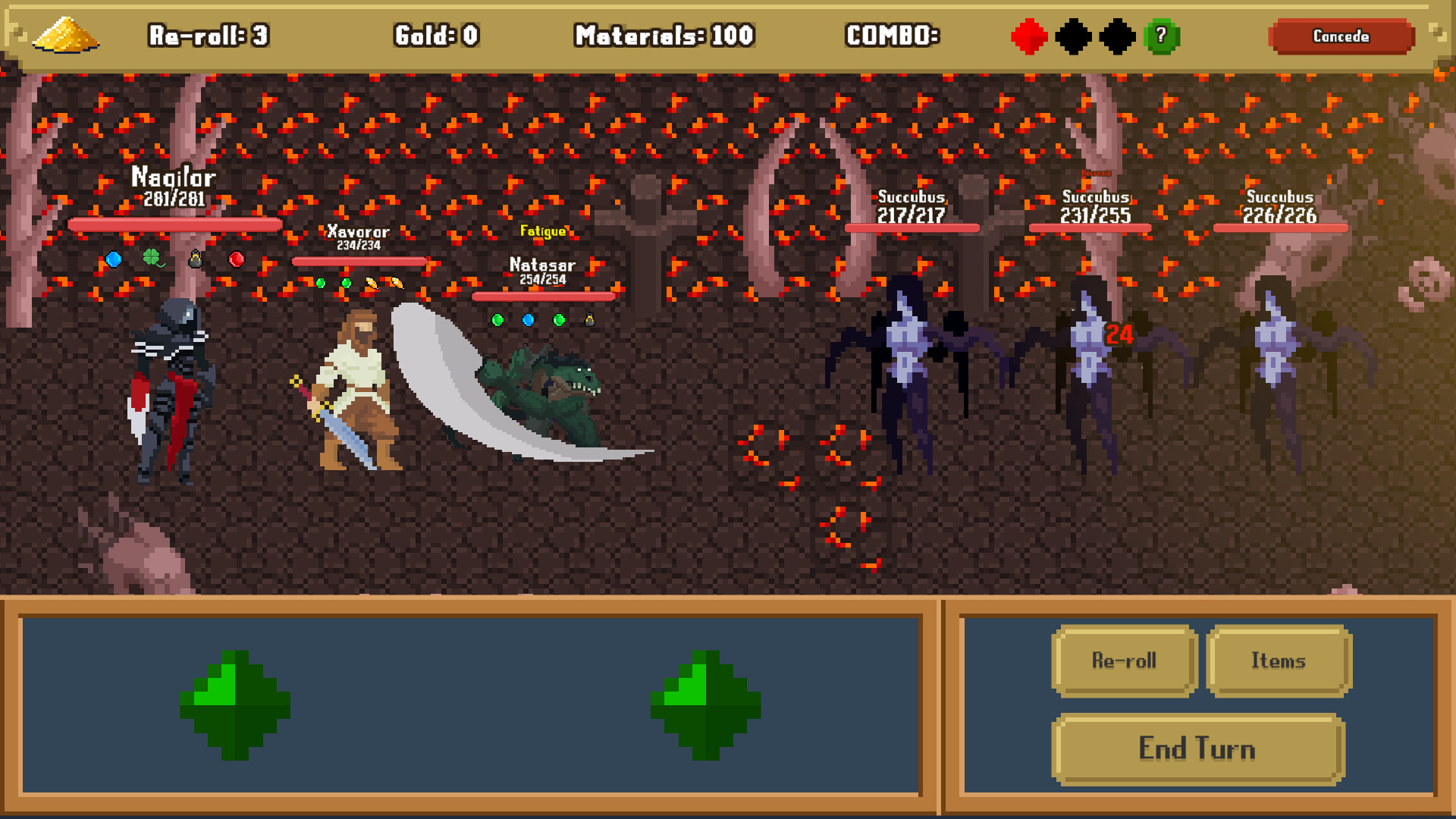
Task: Click the first empty black combo slot
Action: tap(1073, 37)
